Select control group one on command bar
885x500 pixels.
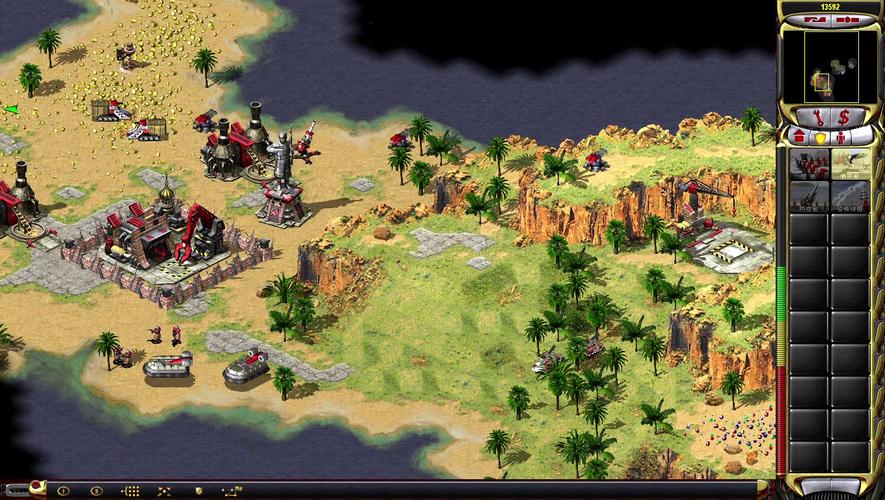(64, 491)
